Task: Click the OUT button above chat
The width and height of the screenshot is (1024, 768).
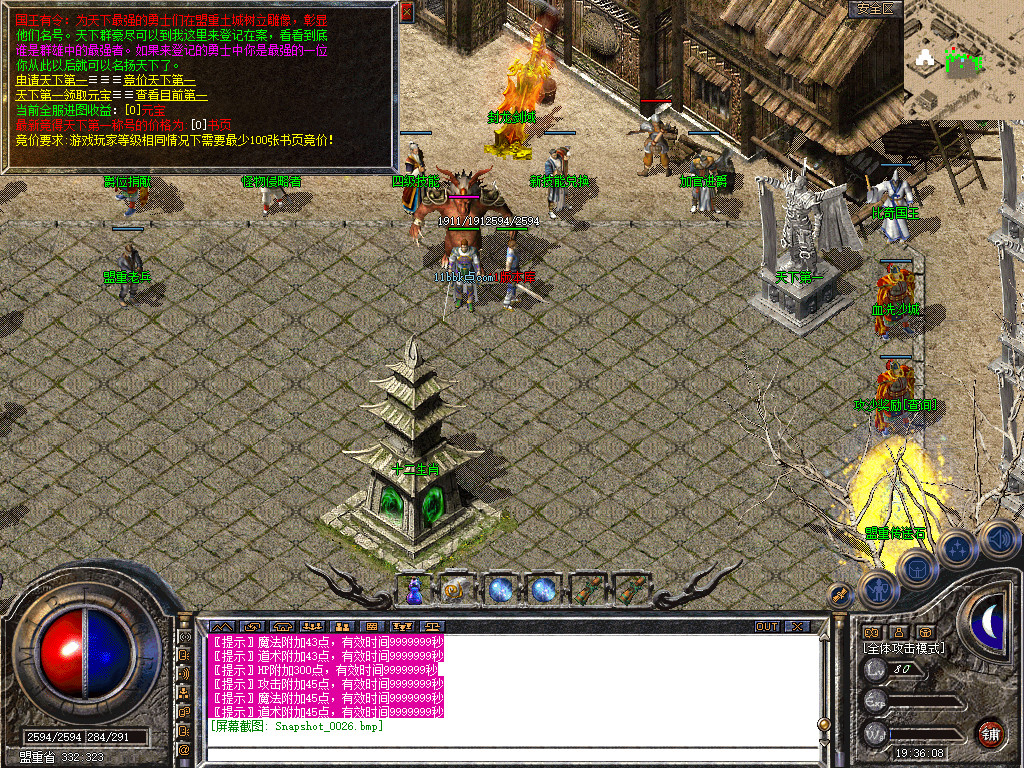Action: [x=766, y=627]
